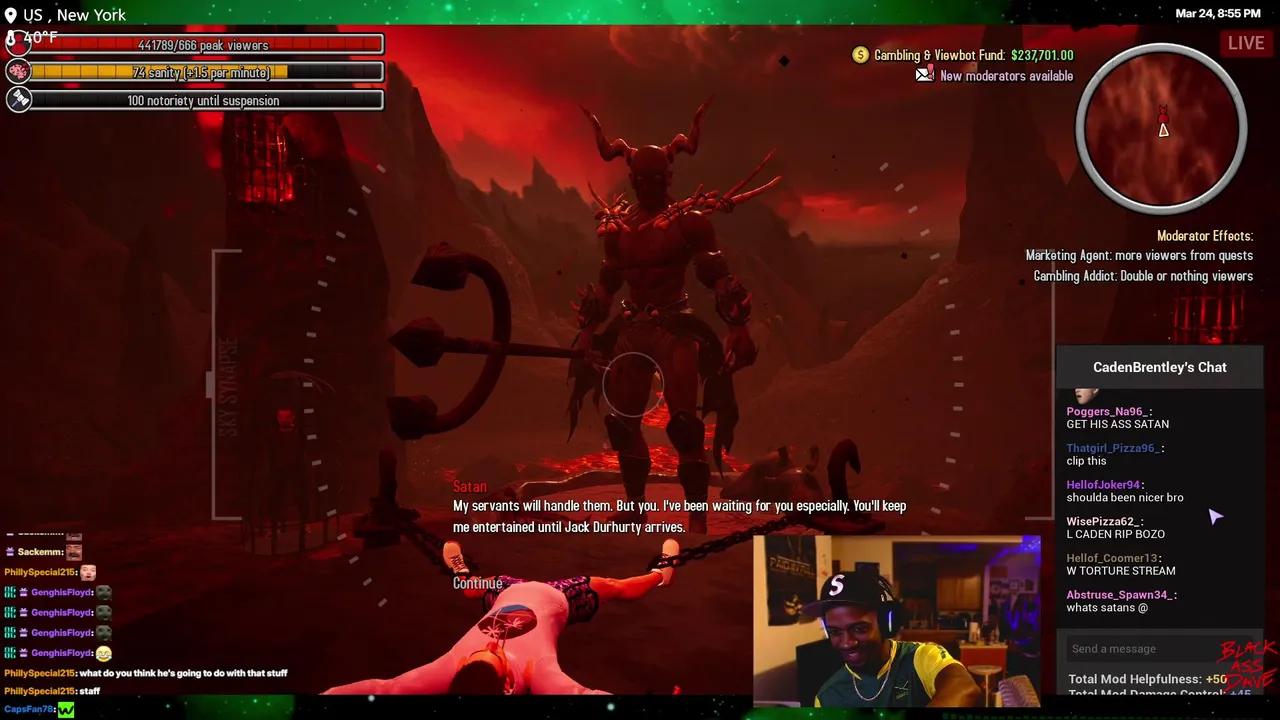Click the gold coin icon by Gambling & Viewbot Fund

[x=861, y=55]
